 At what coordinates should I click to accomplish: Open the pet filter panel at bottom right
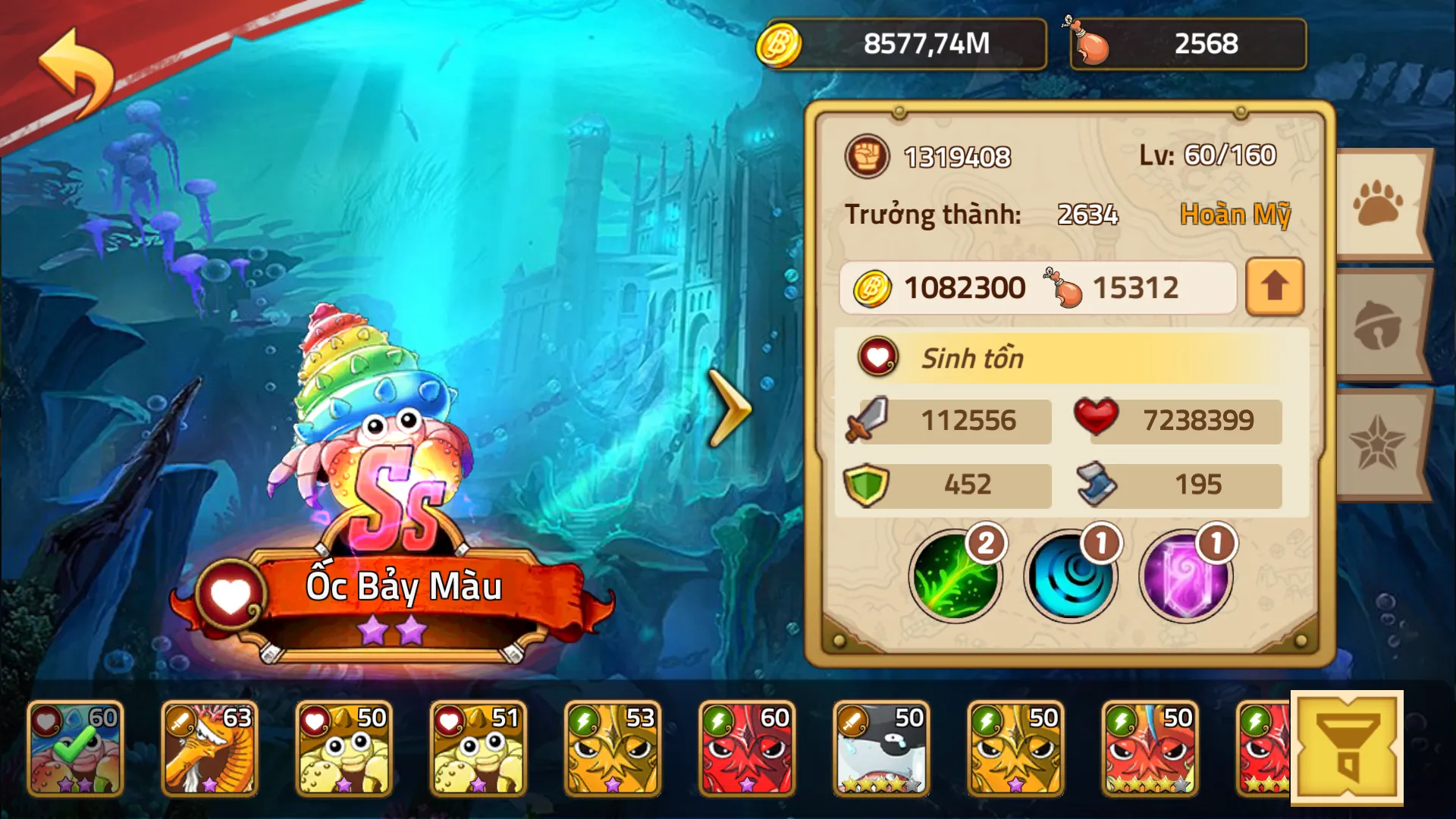[x=1349, y=747]
